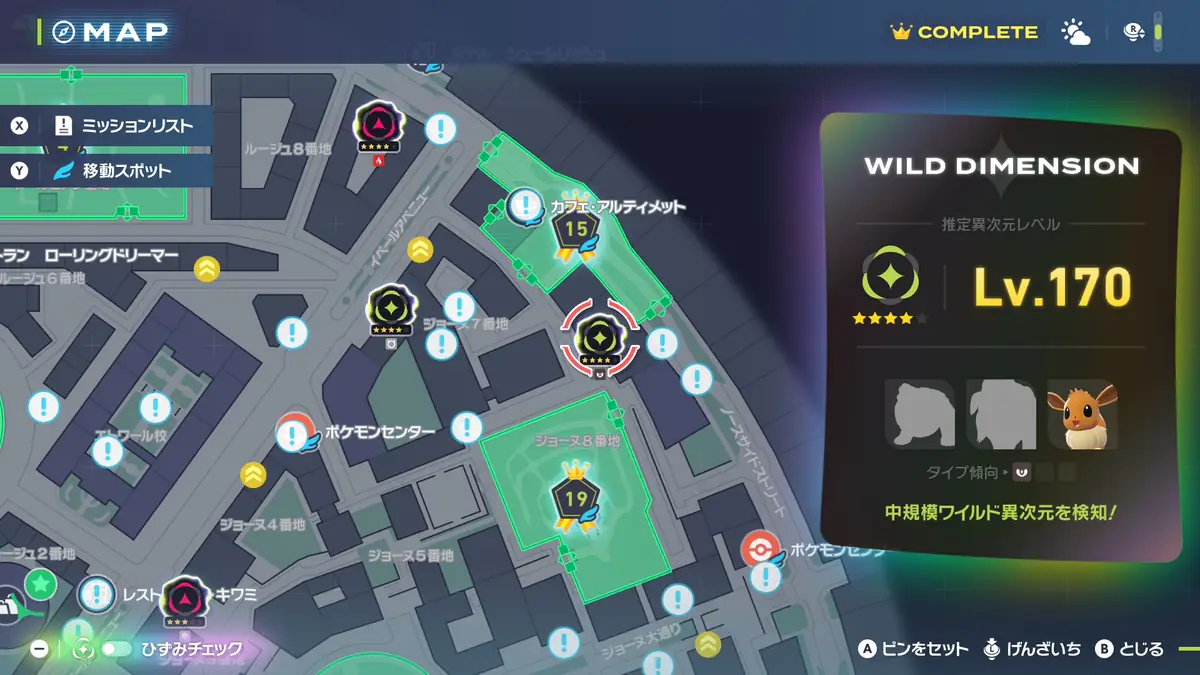Select the カフェ・アルティメット exclamation marker

click(525, 206)
